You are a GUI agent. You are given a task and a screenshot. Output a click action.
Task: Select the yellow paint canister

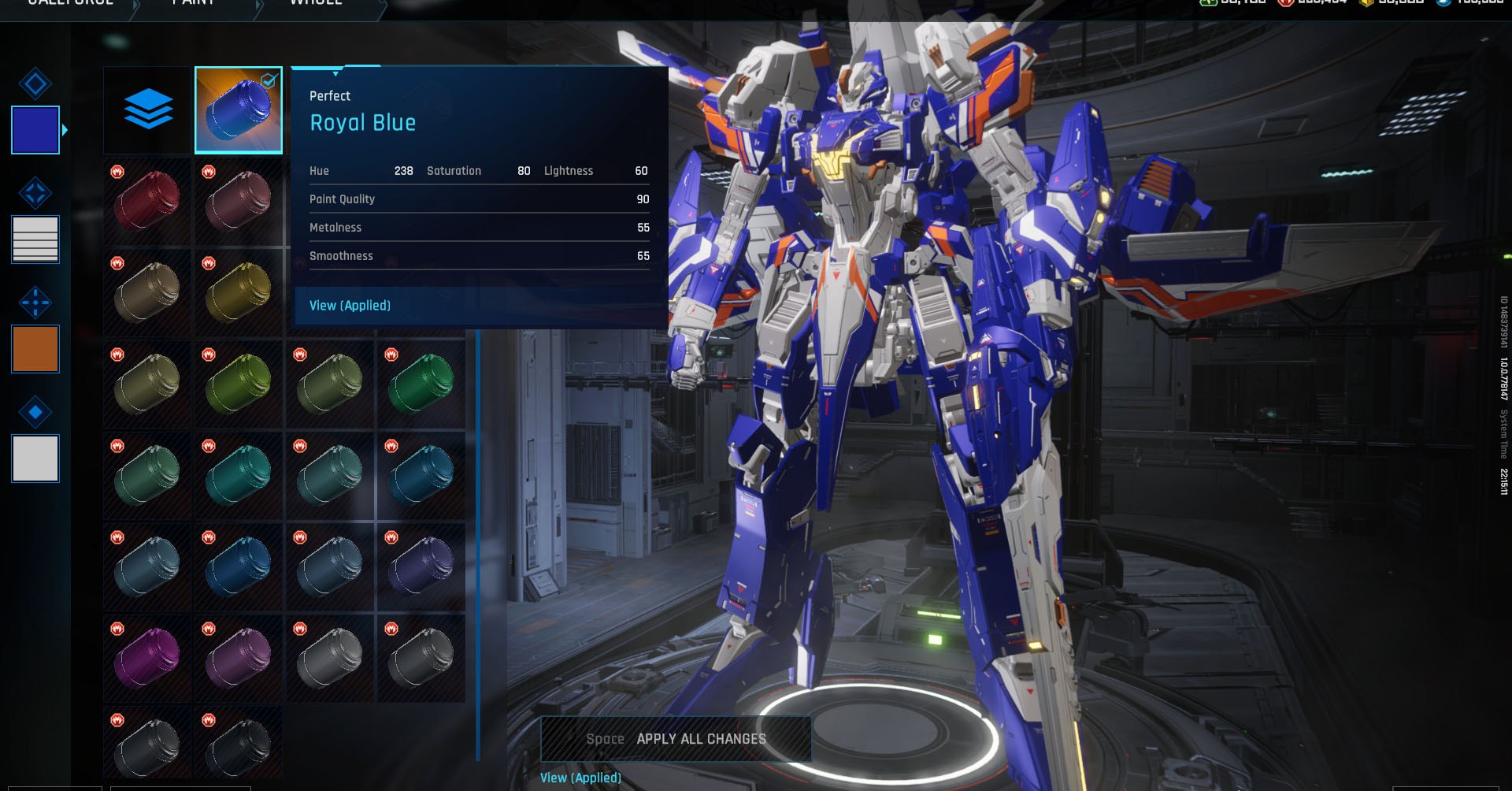[238, 292]
